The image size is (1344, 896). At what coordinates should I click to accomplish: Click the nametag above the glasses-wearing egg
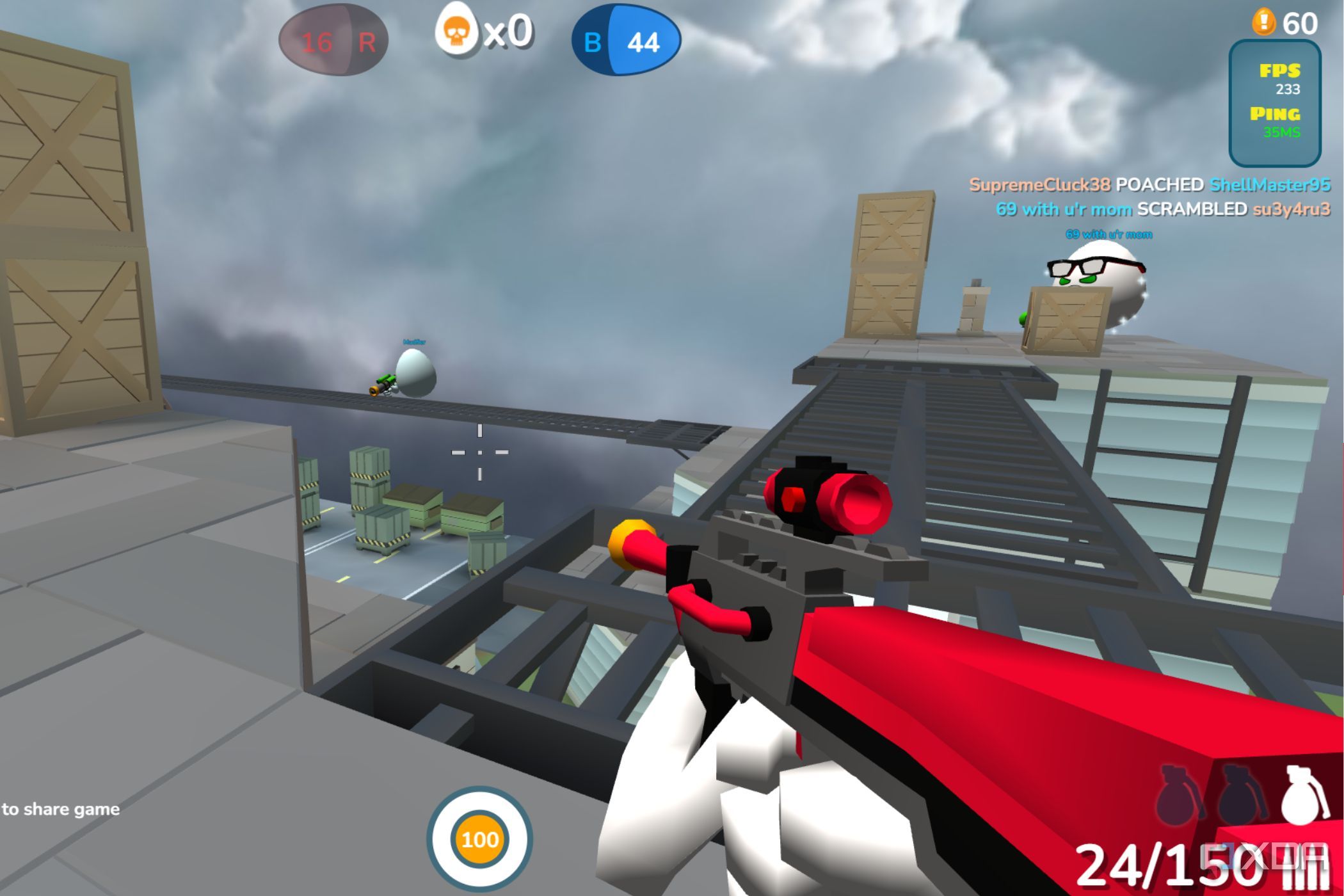(x=1109, y=235)
